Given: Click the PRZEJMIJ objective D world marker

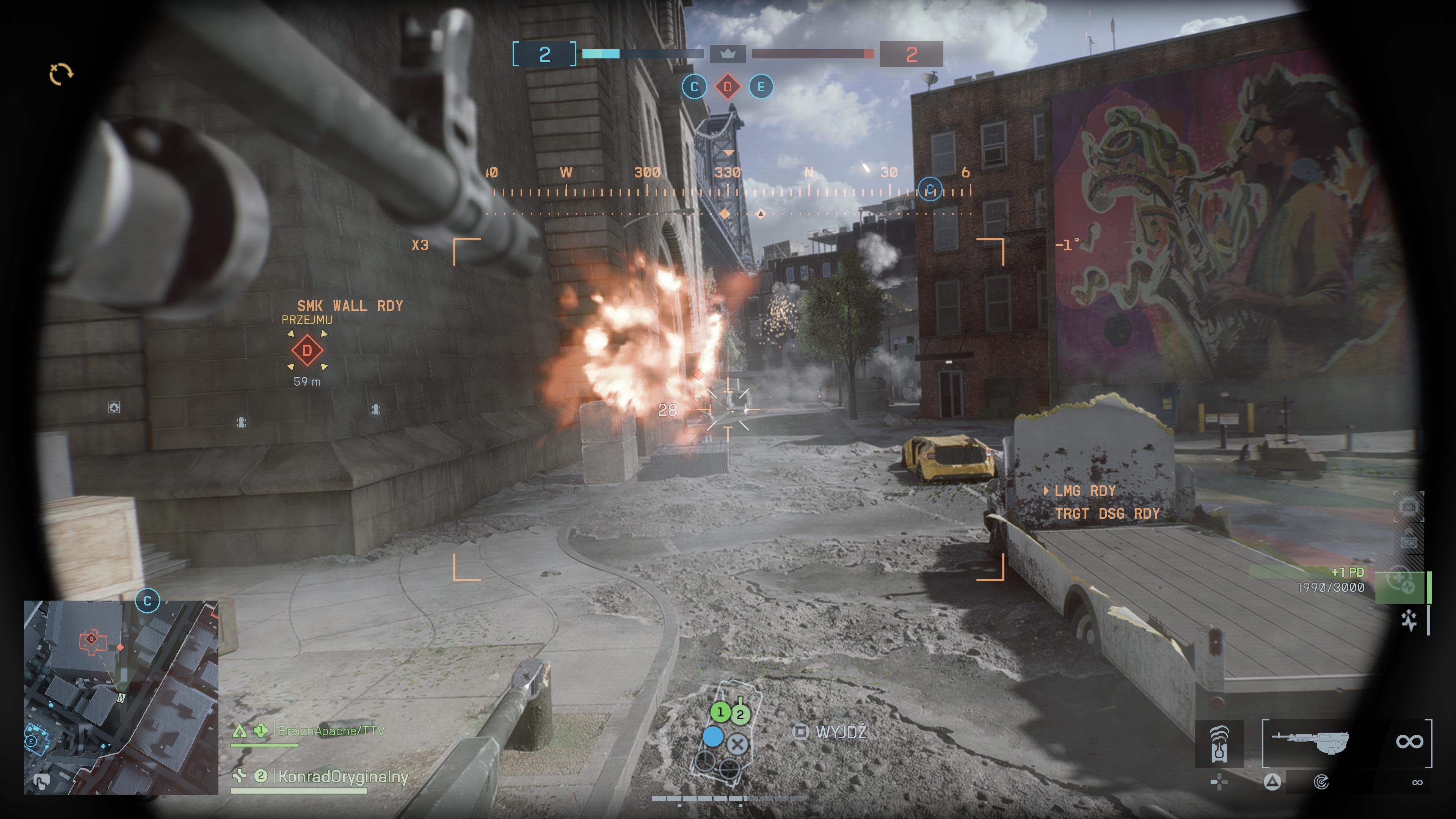Looking at the screenshot, I should [x=307, y=350].
